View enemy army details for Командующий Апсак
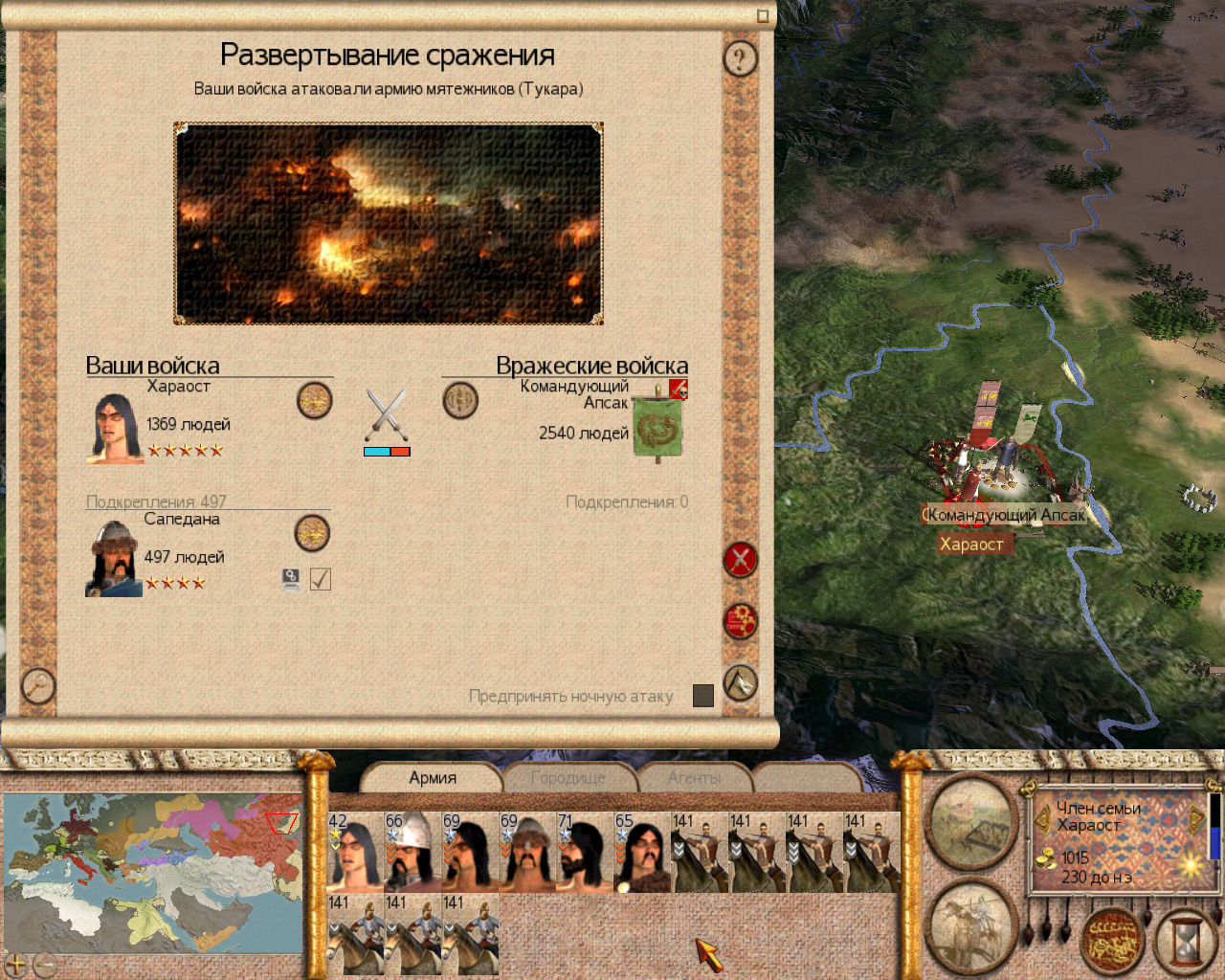1225x980 pixels. tap(460, 400)
